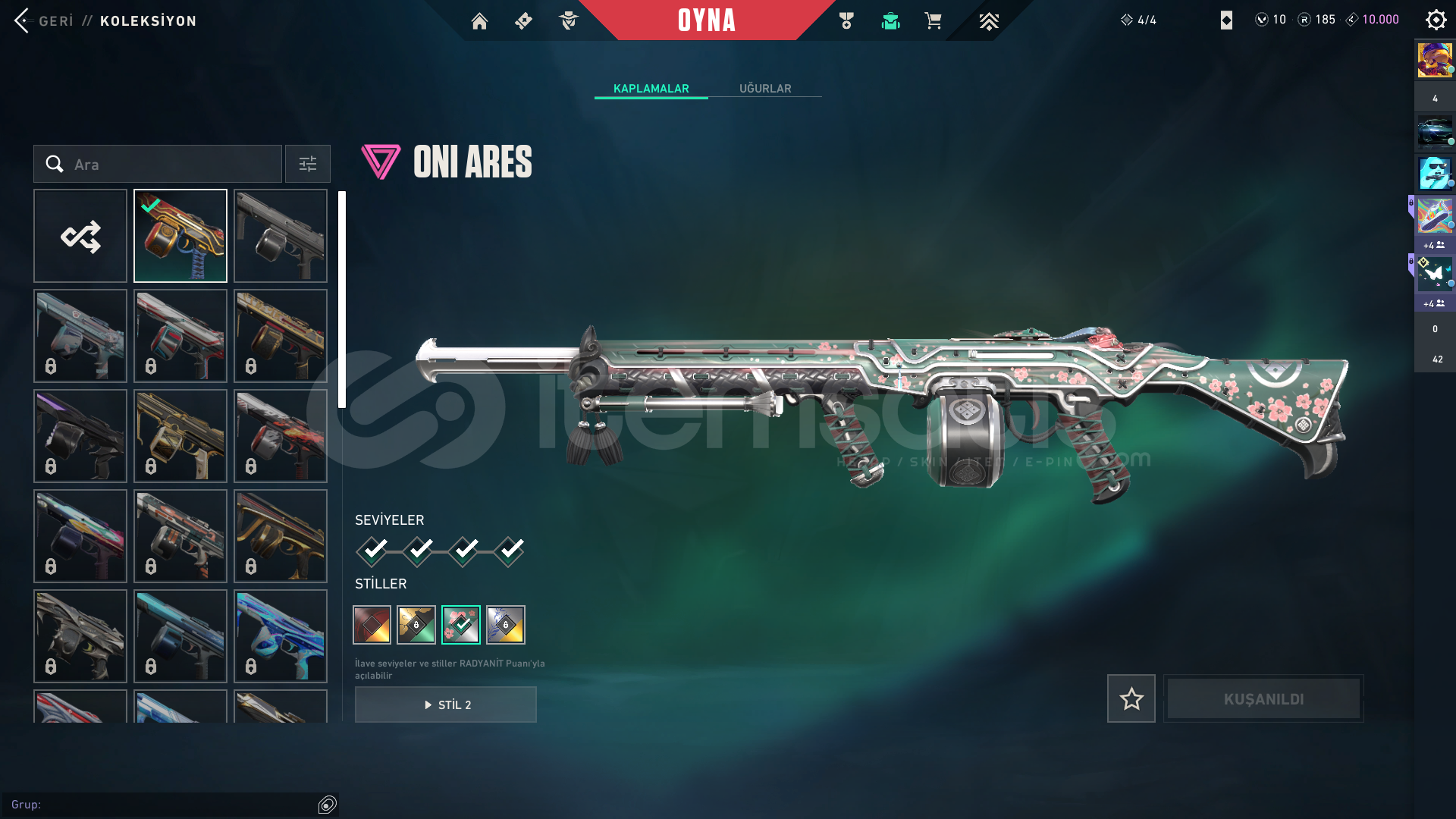Open the rank chevrons icon in top bar
Image resolution: width=1456 pixels, height=819 pixels.
pyautogui.click(x=988, y=21)
